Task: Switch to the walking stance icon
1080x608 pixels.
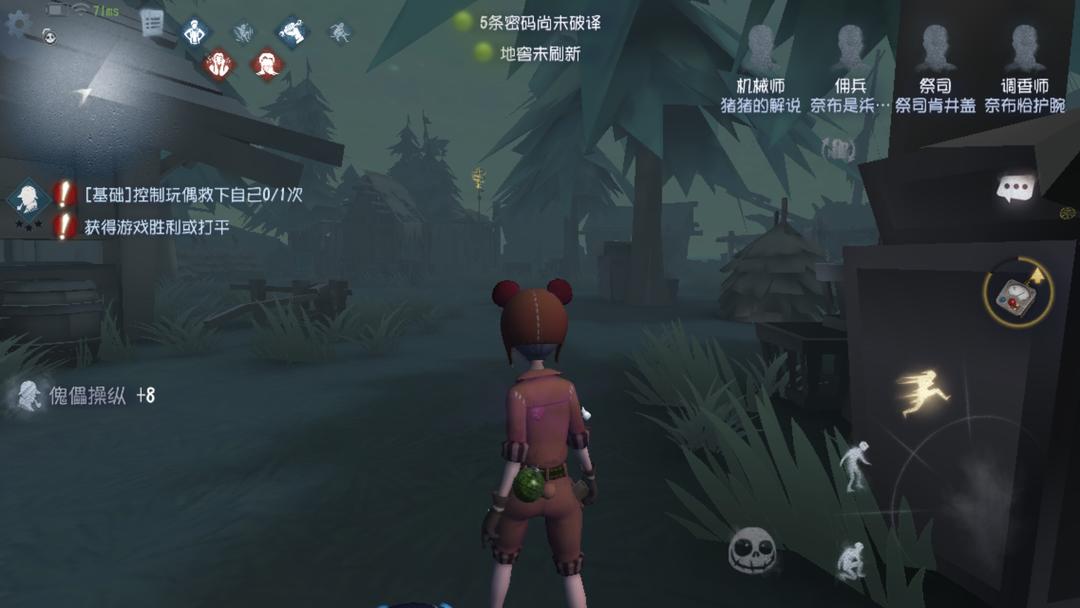Action: click(x=854, y=467)
